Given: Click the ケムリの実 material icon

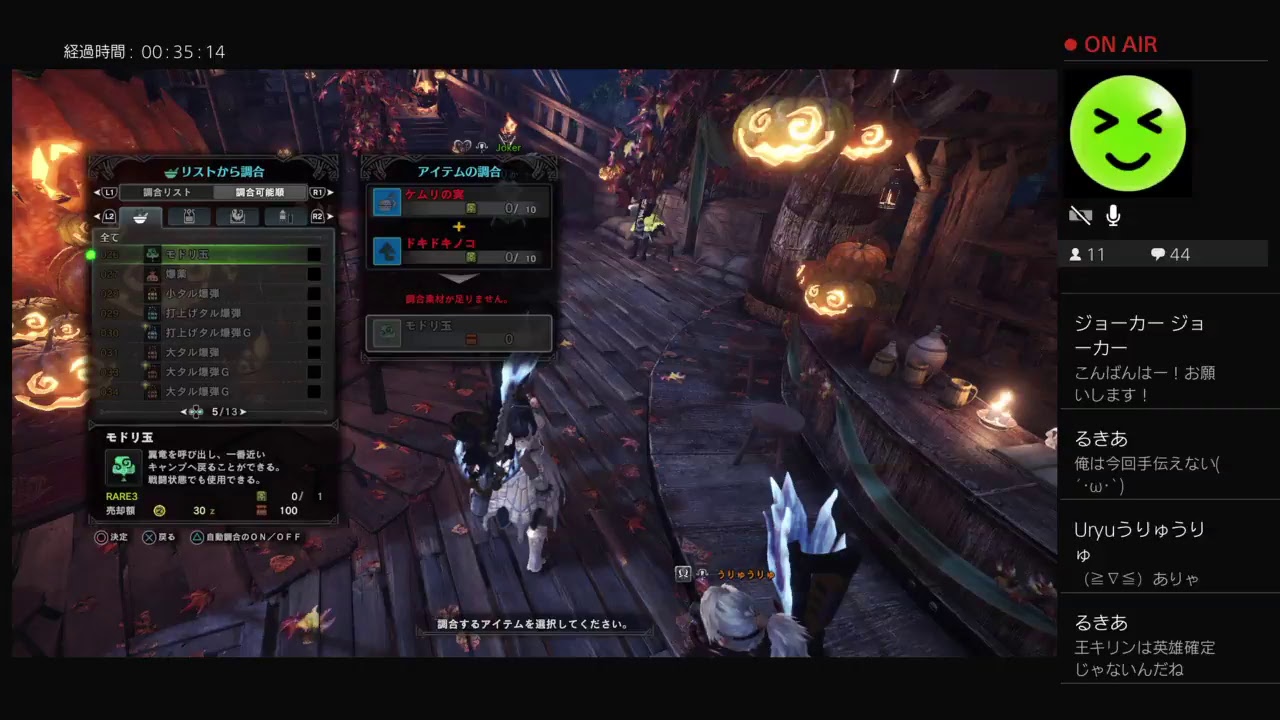Looking at the screenshot, I should tap(385, 202).
